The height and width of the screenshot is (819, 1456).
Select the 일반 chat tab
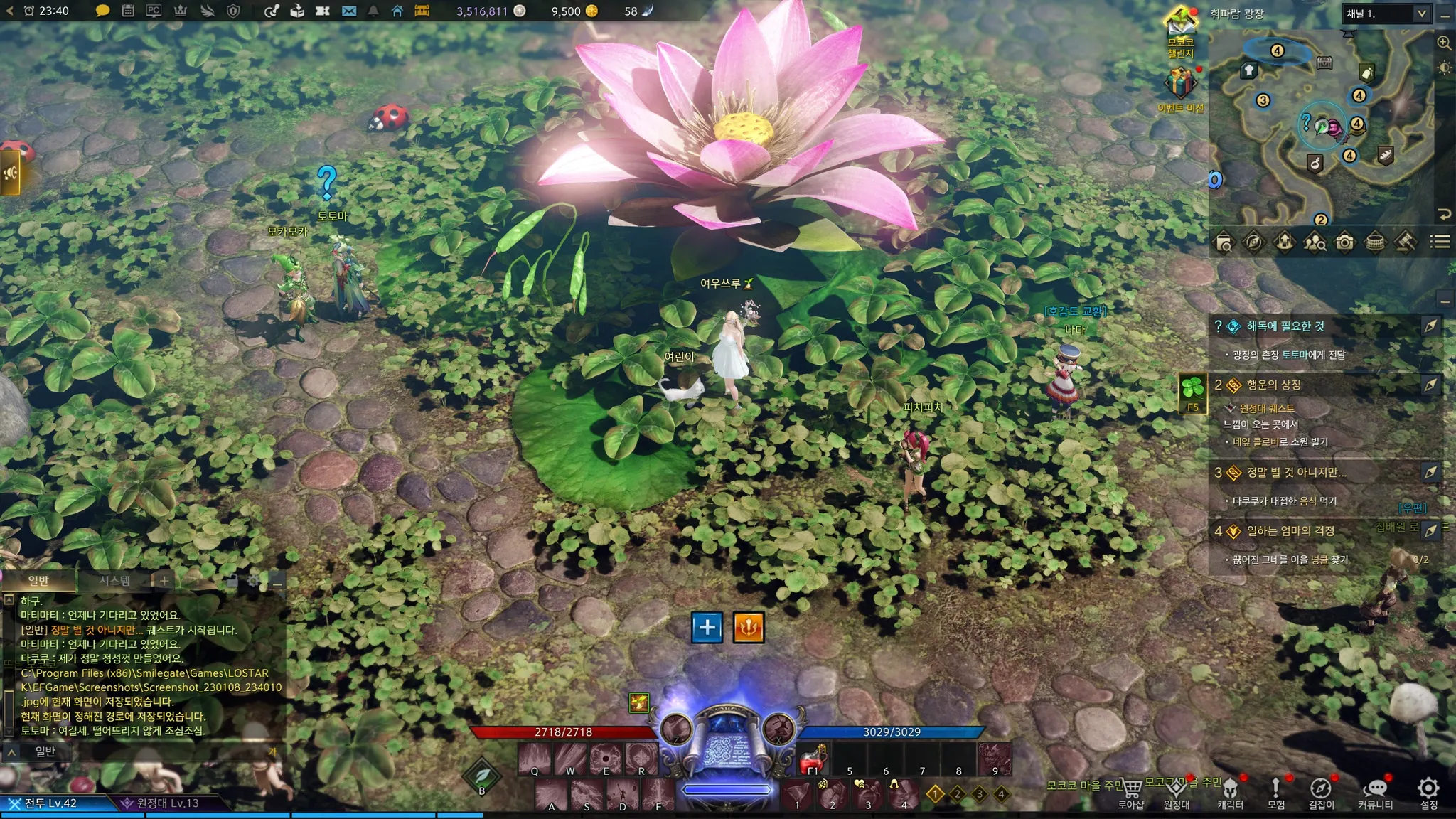38,581
